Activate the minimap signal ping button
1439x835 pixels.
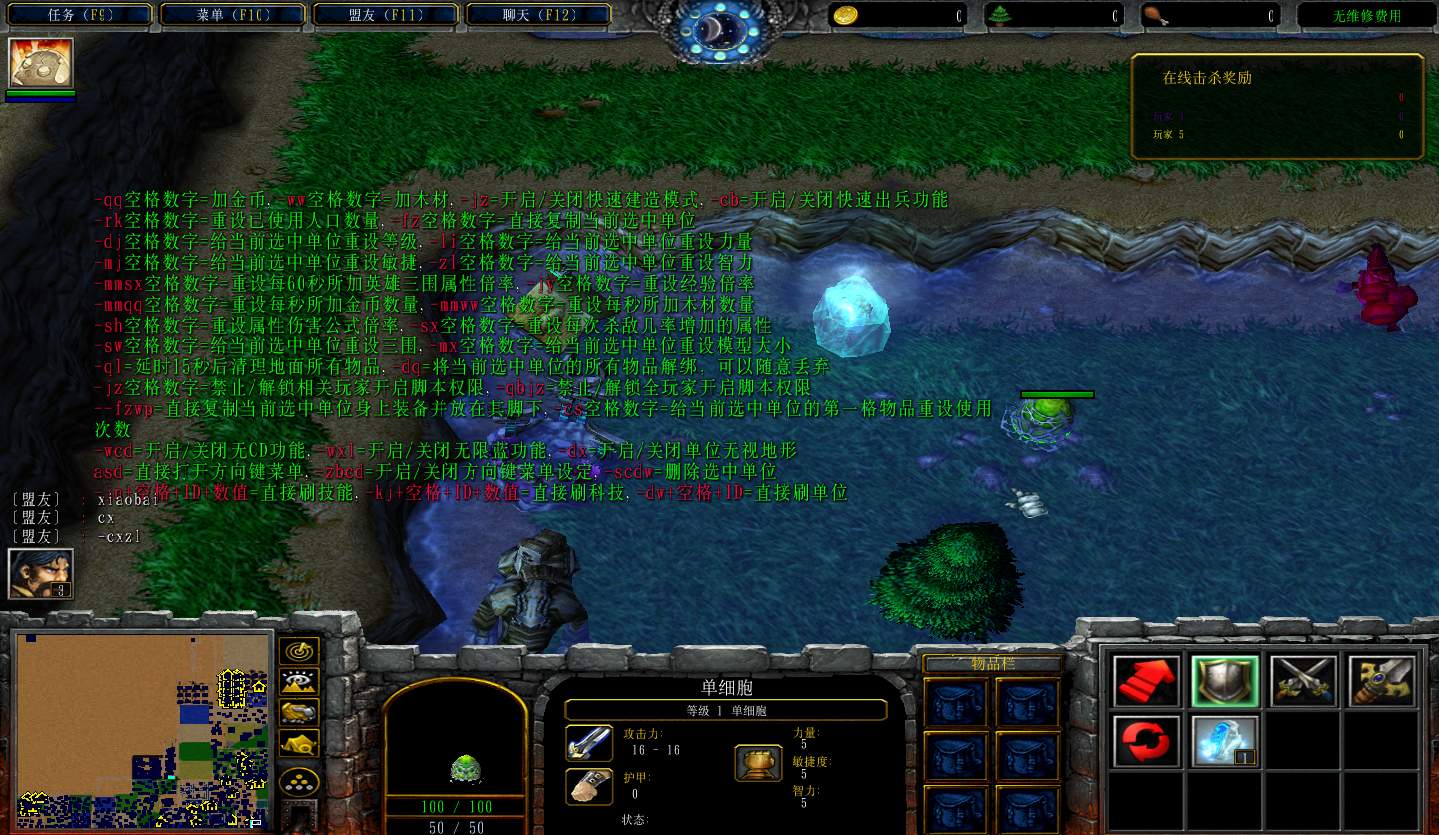click(x=299, y=650)
